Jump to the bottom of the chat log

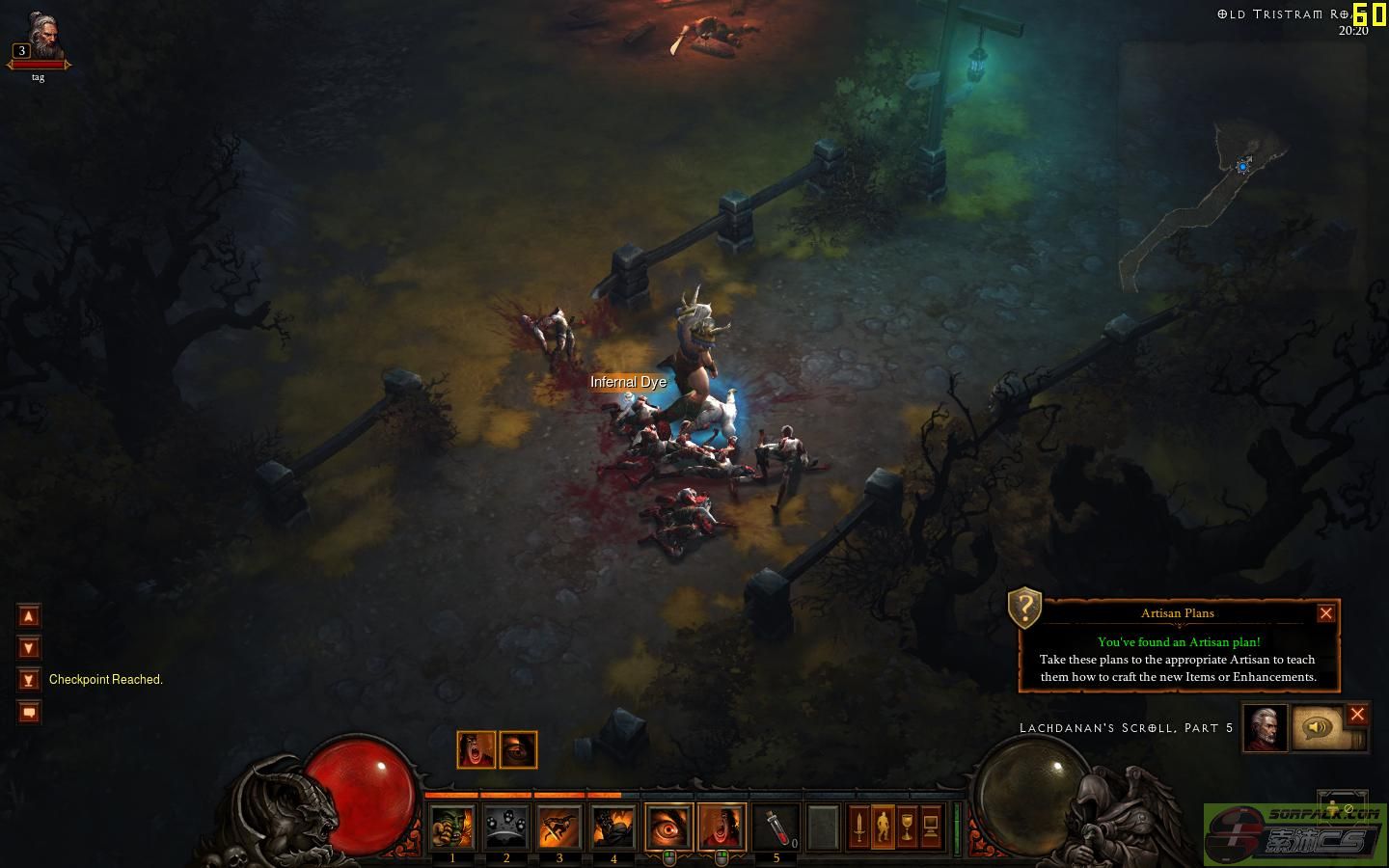pos(29,680)
